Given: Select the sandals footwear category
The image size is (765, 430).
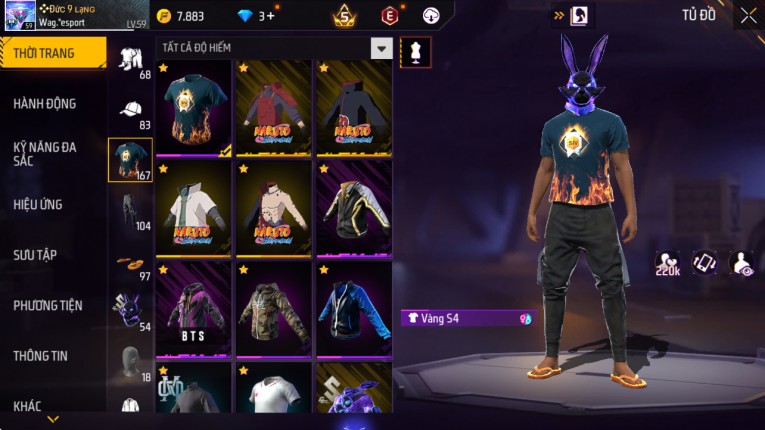Looking at the screenshot, I should 130,263.
